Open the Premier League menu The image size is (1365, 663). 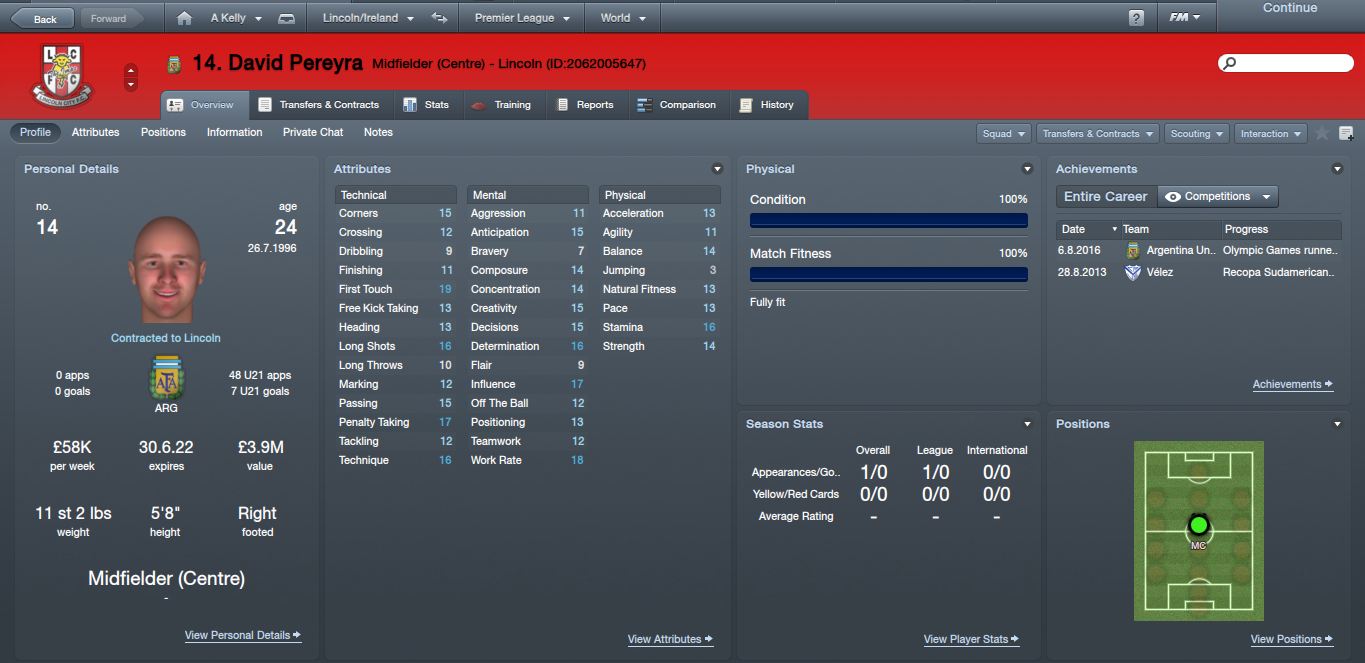click(521, 18)
